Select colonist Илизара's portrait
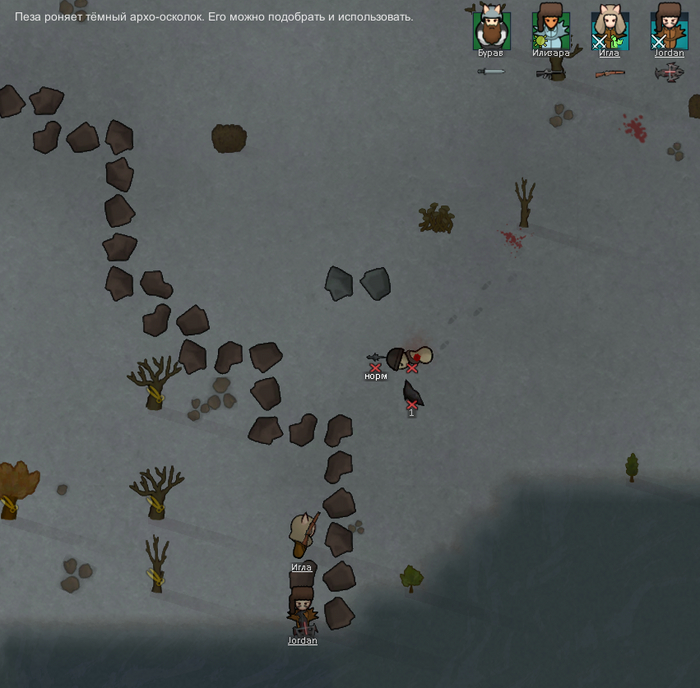 point(550,27)
